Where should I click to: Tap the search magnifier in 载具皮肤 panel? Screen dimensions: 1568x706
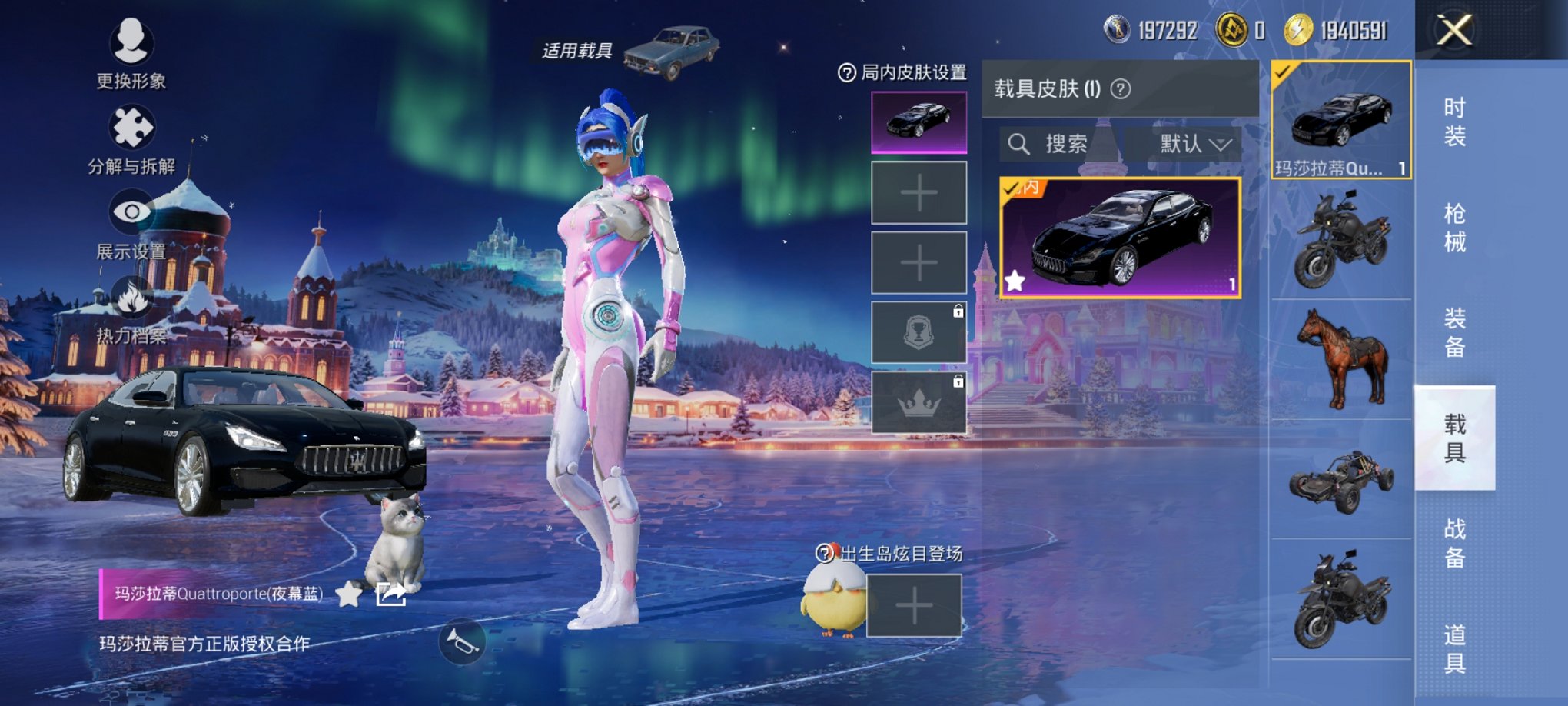pyautogui.click(x=1020, y=144)
